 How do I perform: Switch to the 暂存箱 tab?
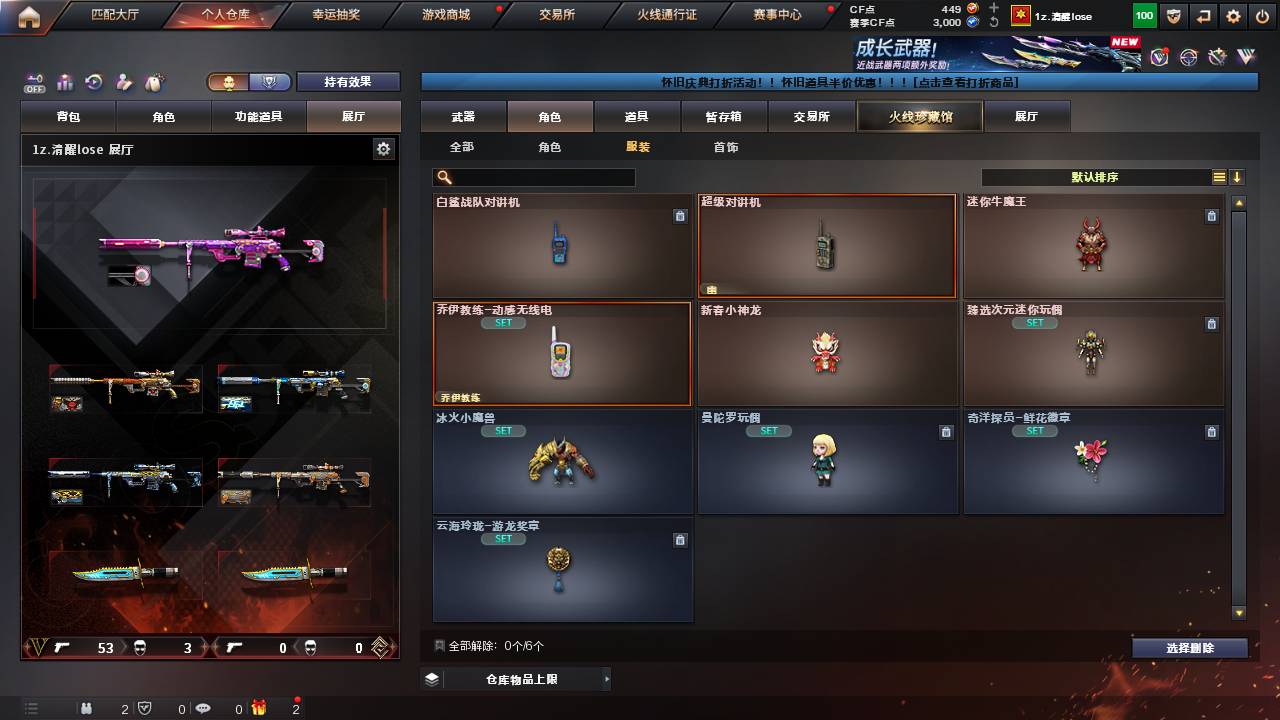724,116
